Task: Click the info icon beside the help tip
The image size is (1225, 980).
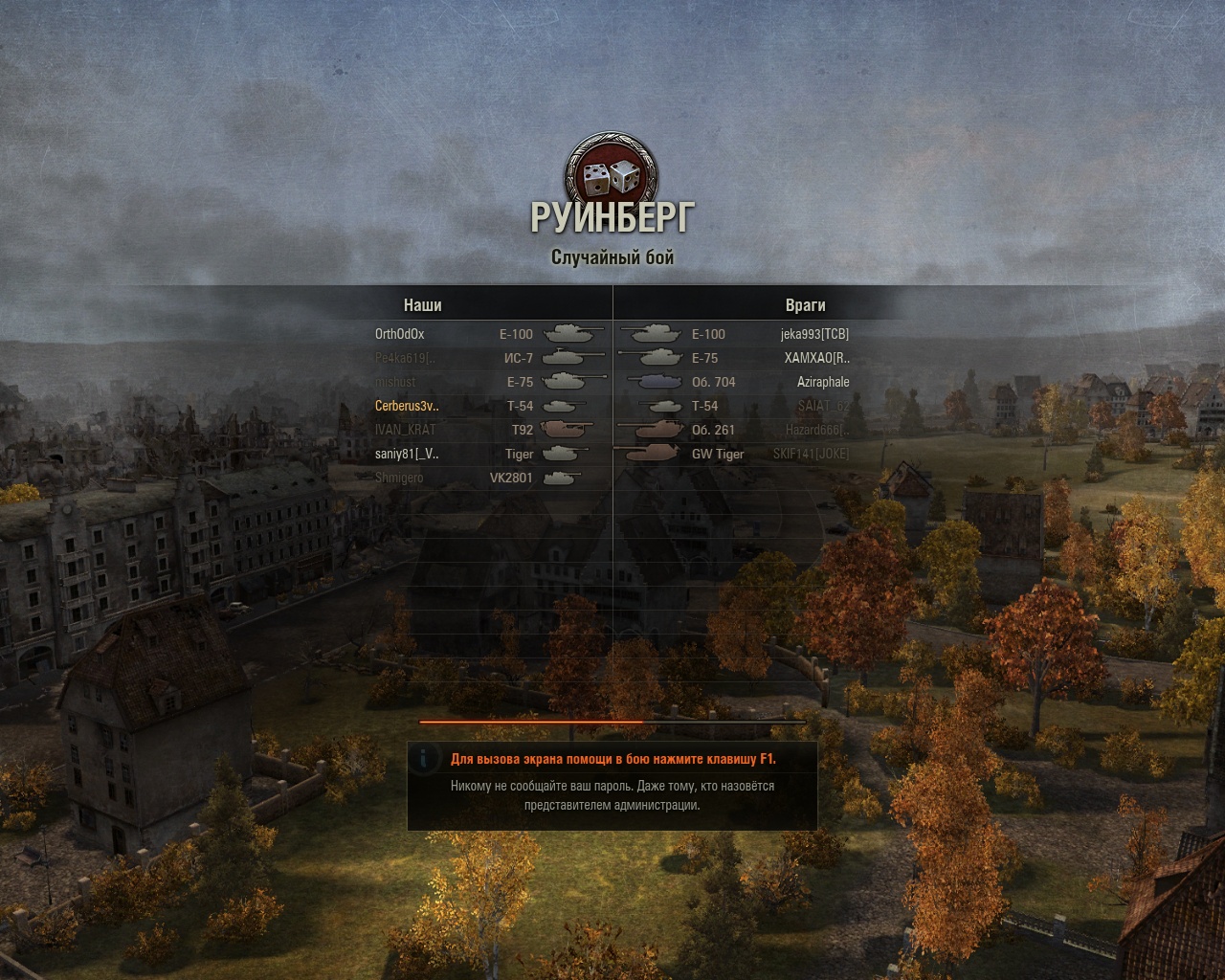Action: pos(423,759)
